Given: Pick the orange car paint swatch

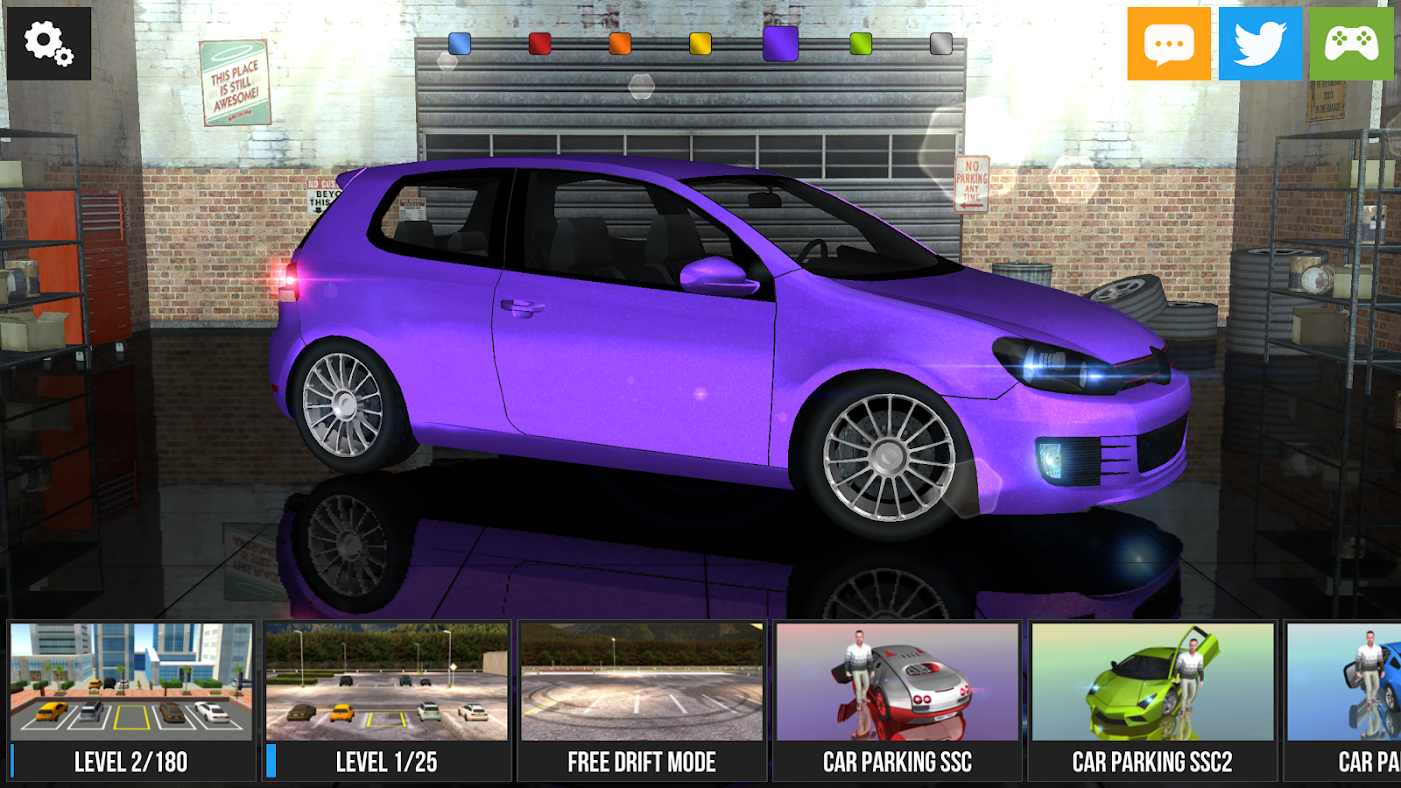Looking at the screenshot, I should (x=620, y=43).
